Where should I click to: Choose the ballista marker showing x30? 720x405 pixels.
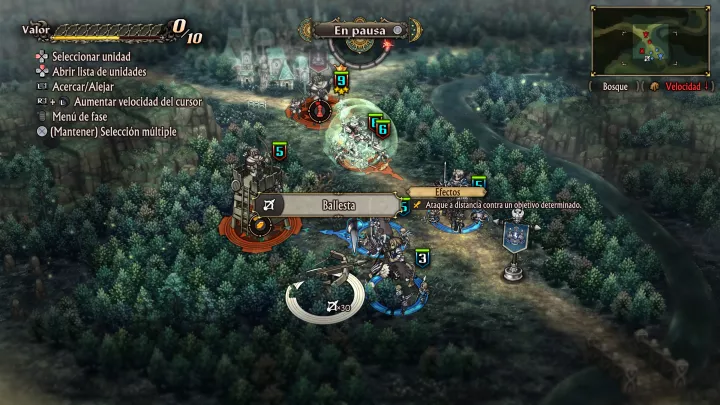click(327, 298)
